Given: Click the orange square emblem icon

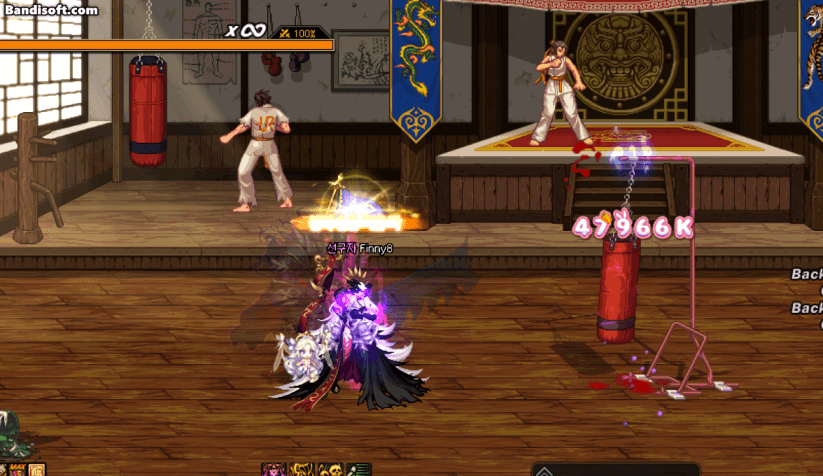Looking at the screenshot, I should coord(37,469).
